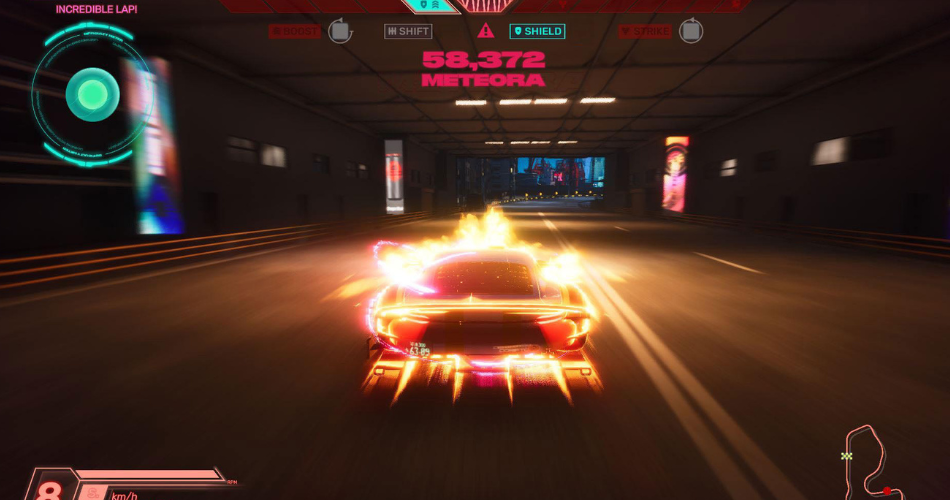
Task: Activate the Shield ability indicator
Action: coord(537,31)
